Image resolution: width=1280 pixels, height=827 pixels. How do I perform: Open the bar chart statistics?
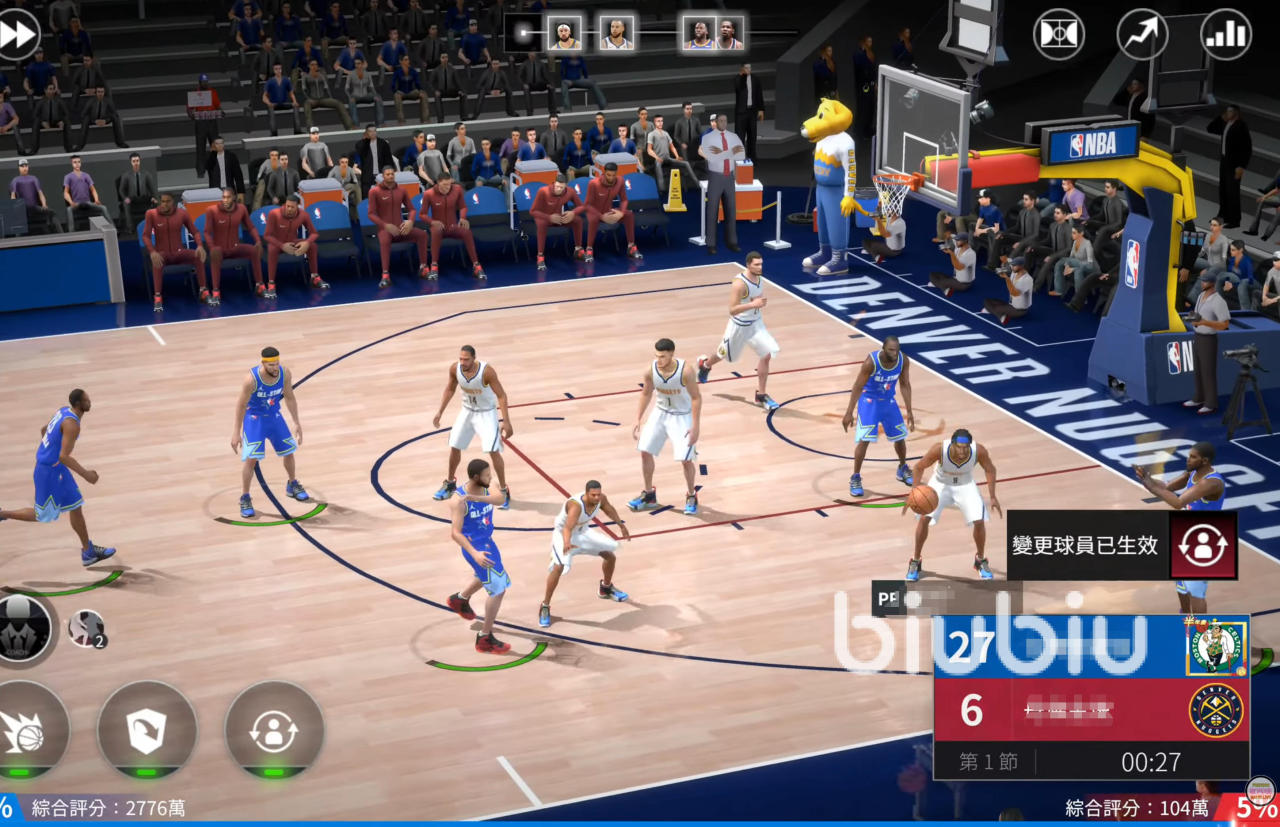point(1226,35)
